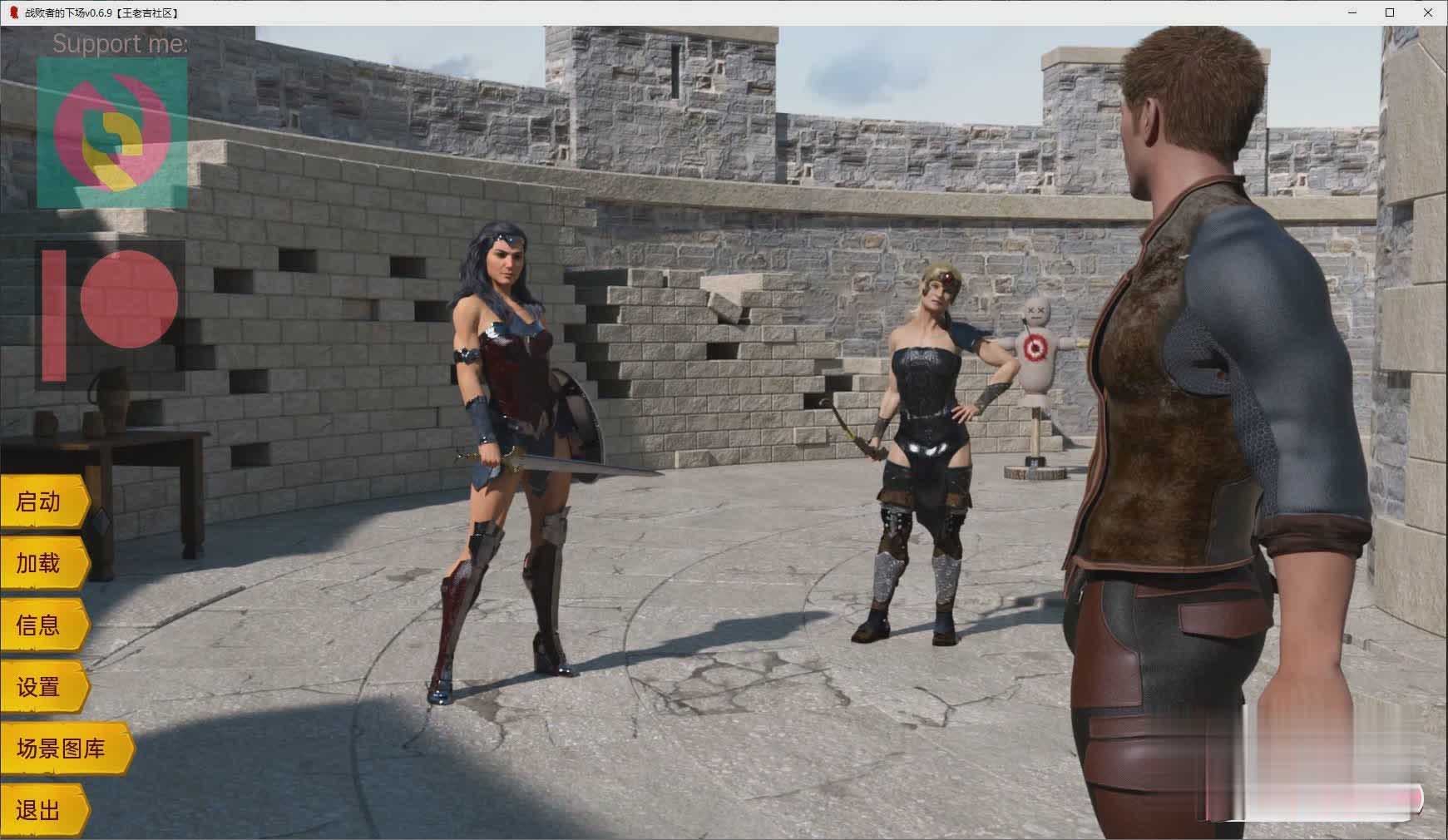
Task: Open the pink-and-green swirl support logo
Action: 112,132
